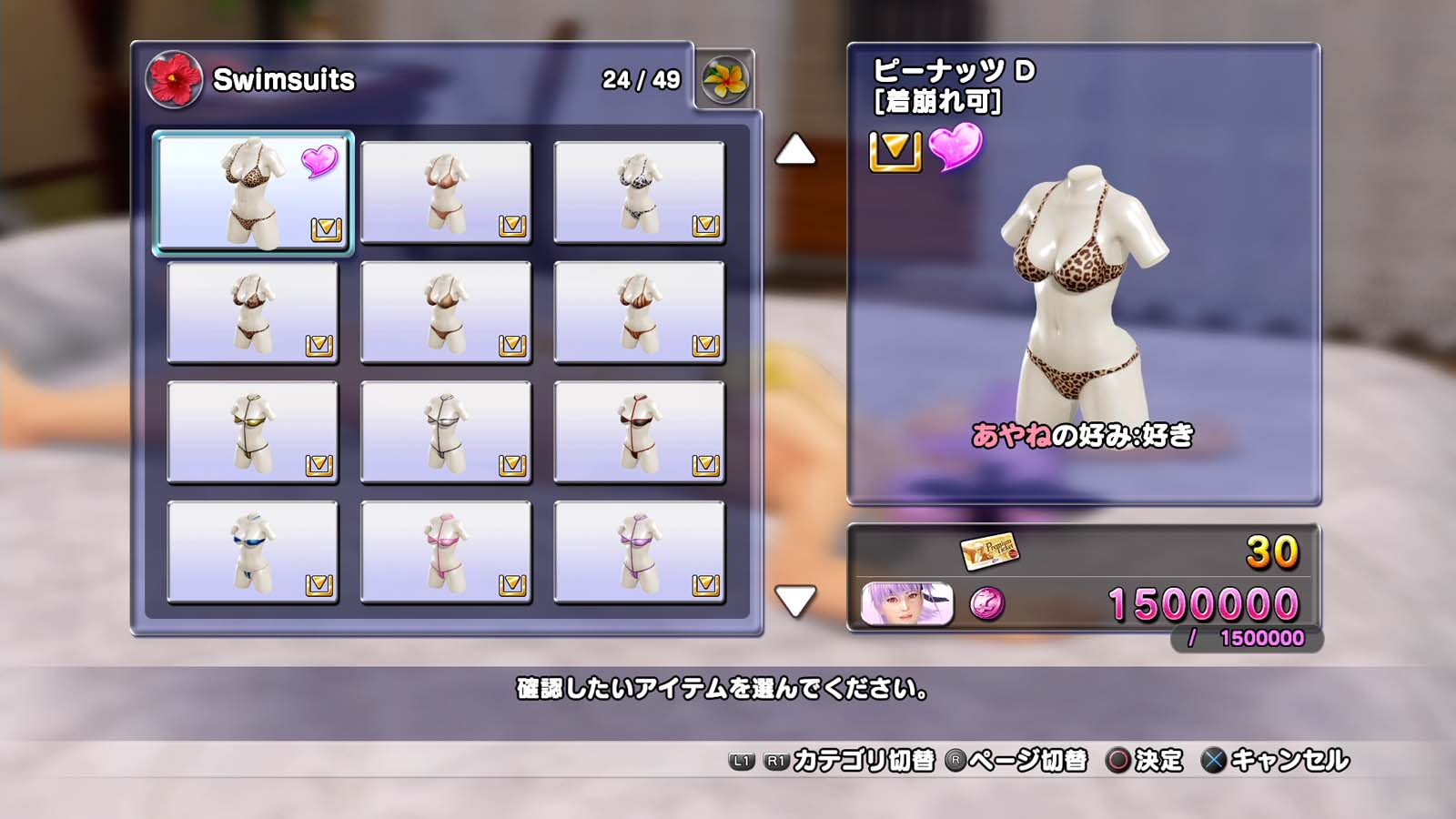Go to previous page with up arrow
Viewport: 1456px width, 819px height.
coord(795,150)
